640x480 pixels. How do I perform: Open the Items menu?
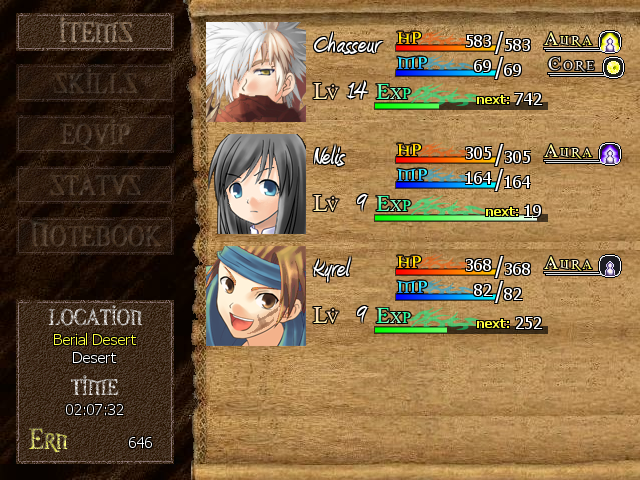[x=95, y=31]
